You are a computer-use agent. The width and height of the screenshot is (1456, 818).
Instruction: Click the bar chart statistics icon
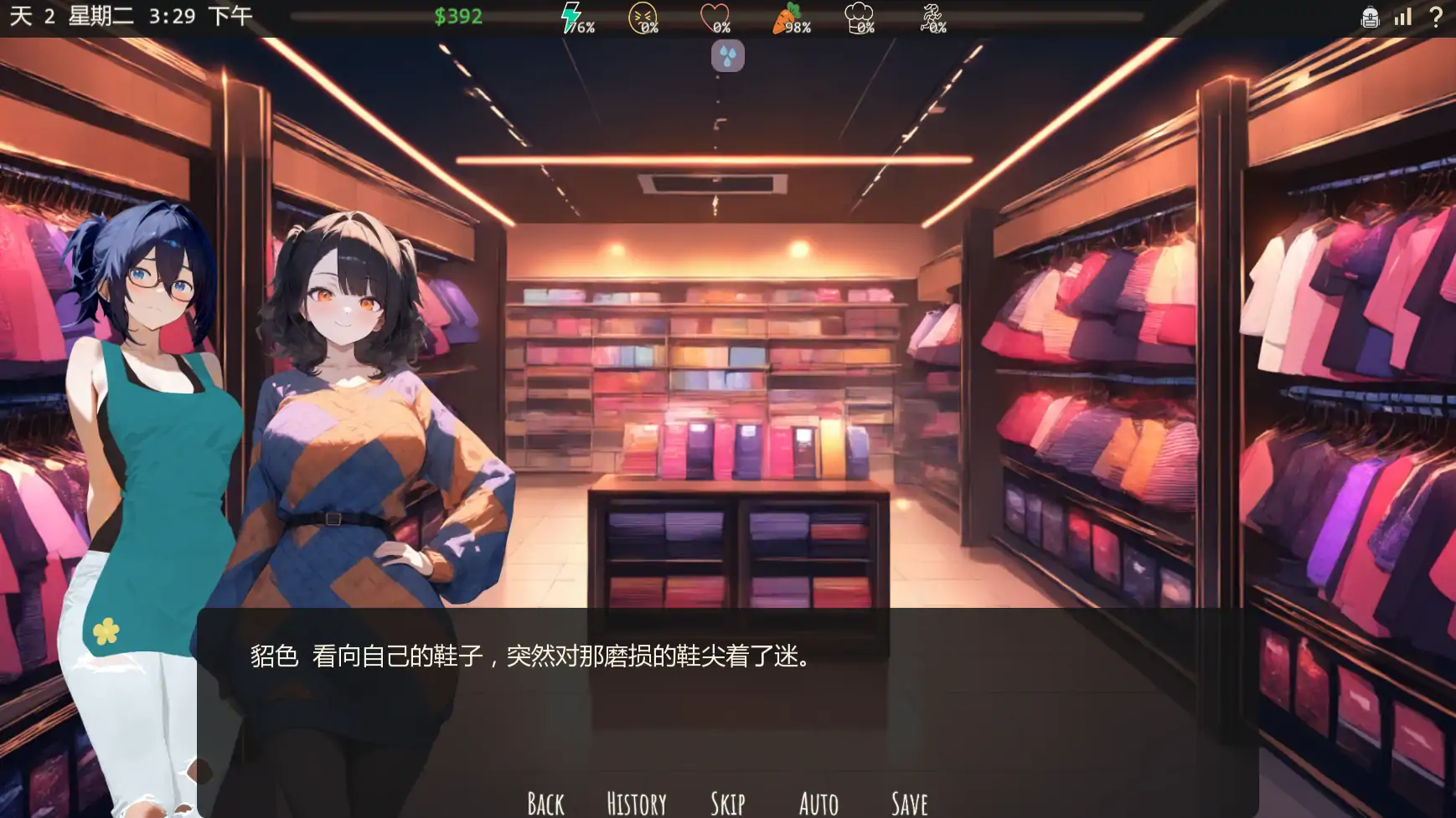click(x=1402, y=17)
